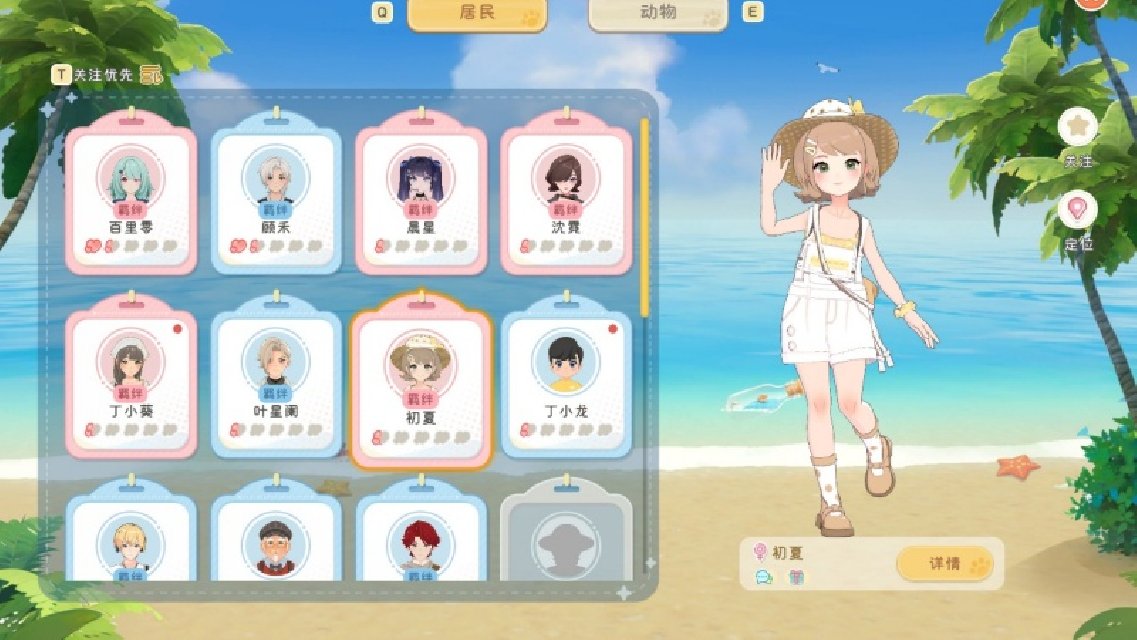Screen dimensions: 1137x640
Task: Pick the 沈霓 resident card
Action: (x=566, y=197)
